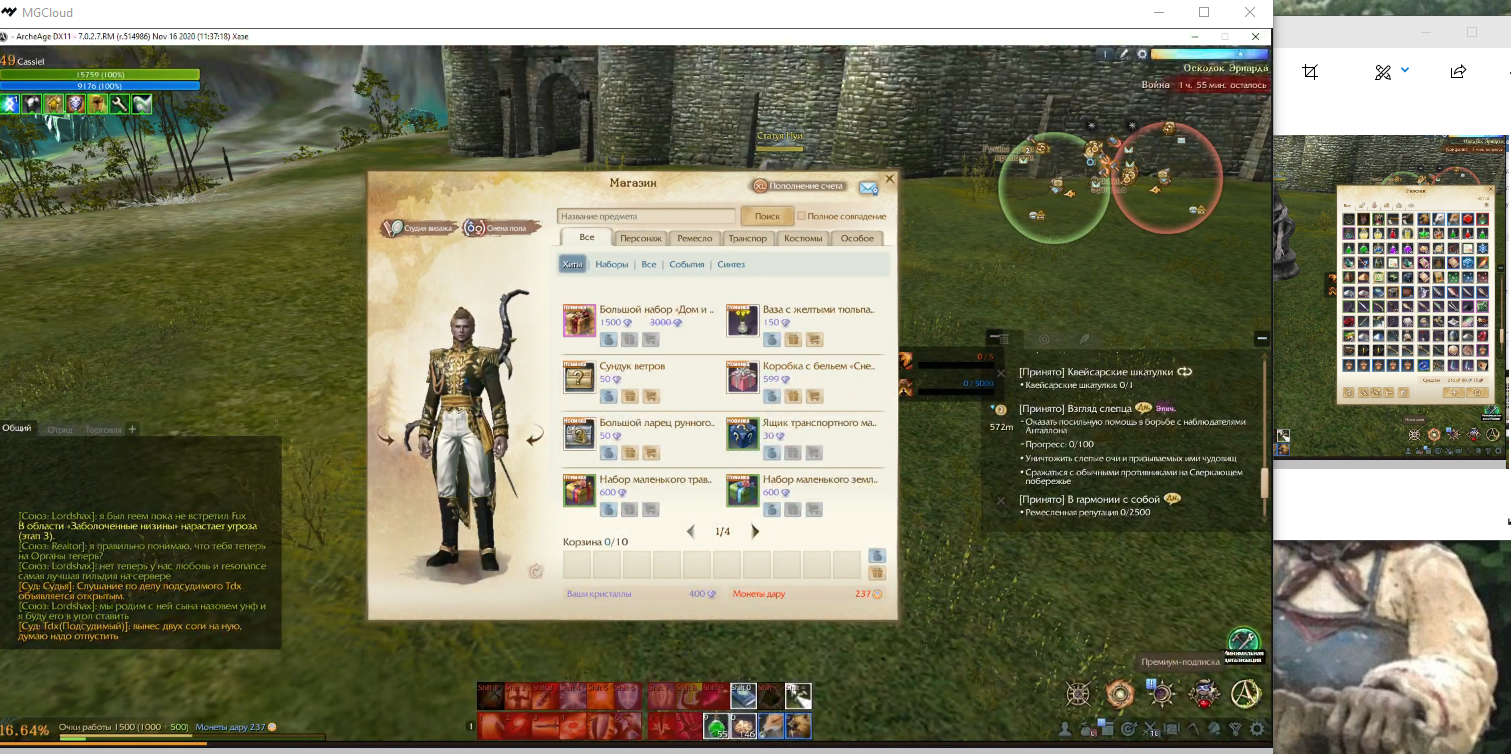Click the gift icon under 'Сундук ветров'
The image size is (1511, 754).
(631, 397)
